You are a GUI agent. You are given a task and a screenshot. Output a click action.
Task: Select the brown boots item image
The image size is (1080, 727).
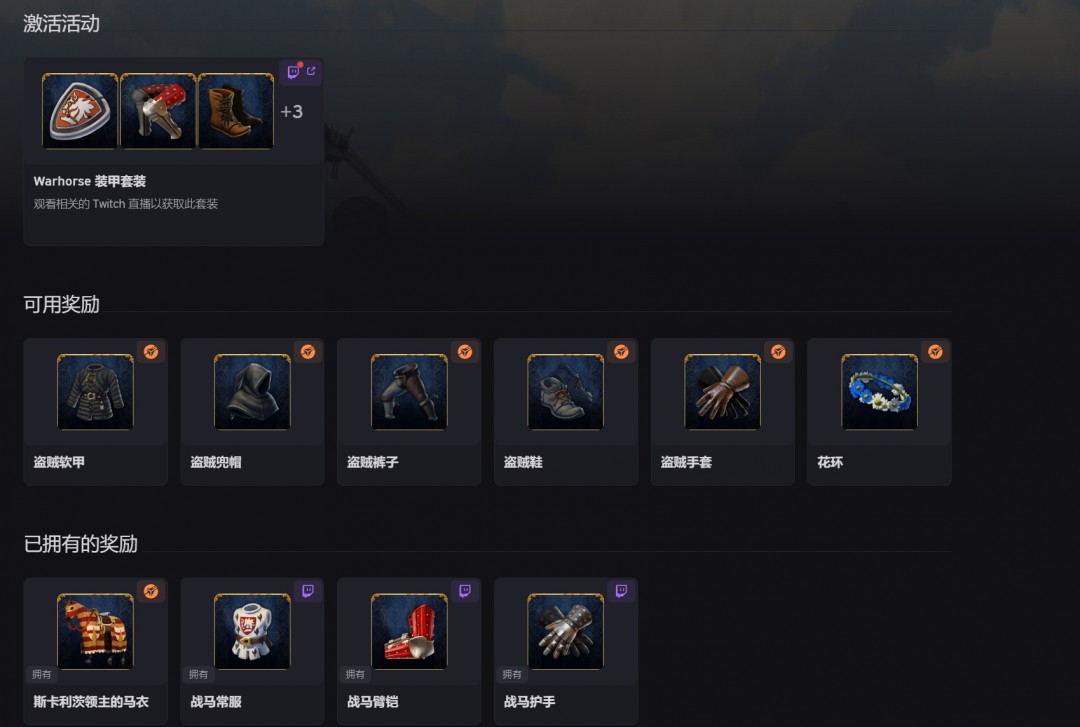[x=236, y=111]
